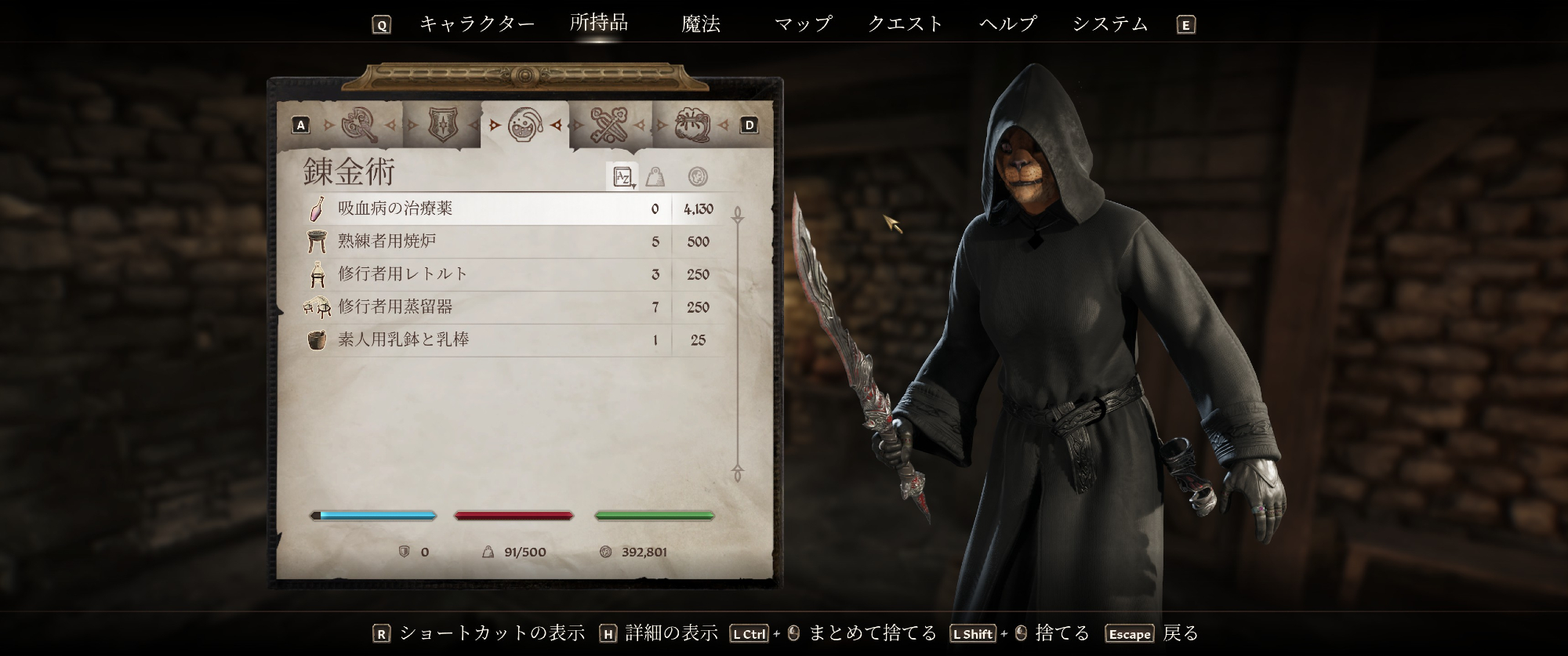Select 素人用乳鉢と乳棒 in inventory
This screenshot has width=1568, height=656.
click(x=486, y=340)
